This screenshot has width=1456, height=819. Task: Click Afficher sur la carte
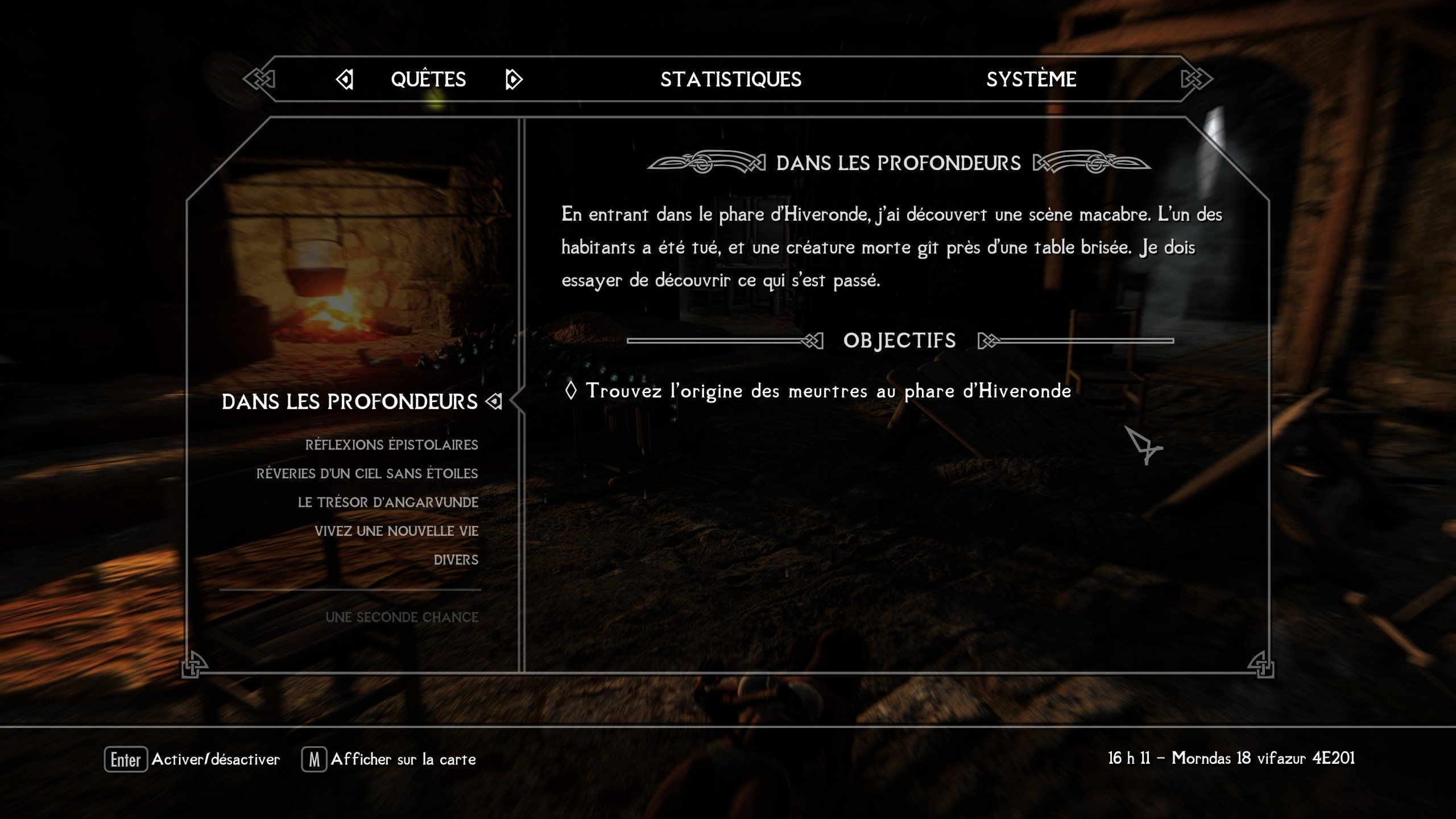click(389, 759)
